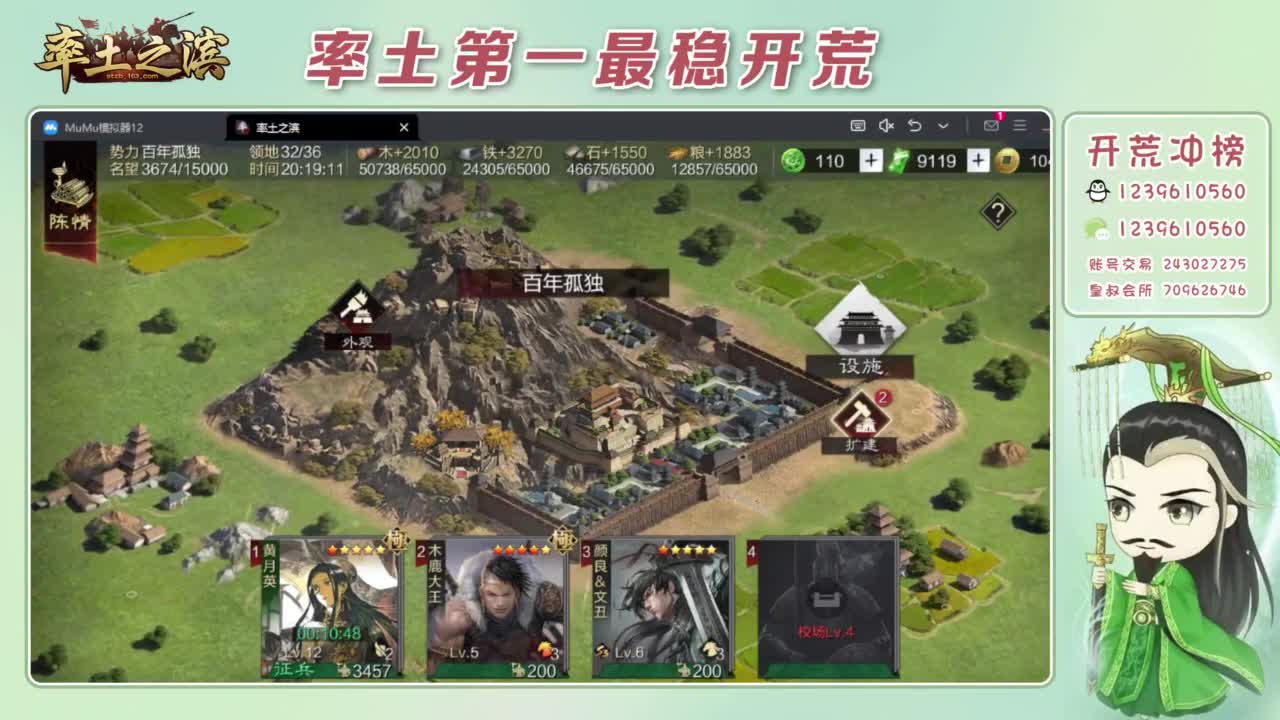
Task: Click the jade currency plus button
Action: (x=872, y=160)
